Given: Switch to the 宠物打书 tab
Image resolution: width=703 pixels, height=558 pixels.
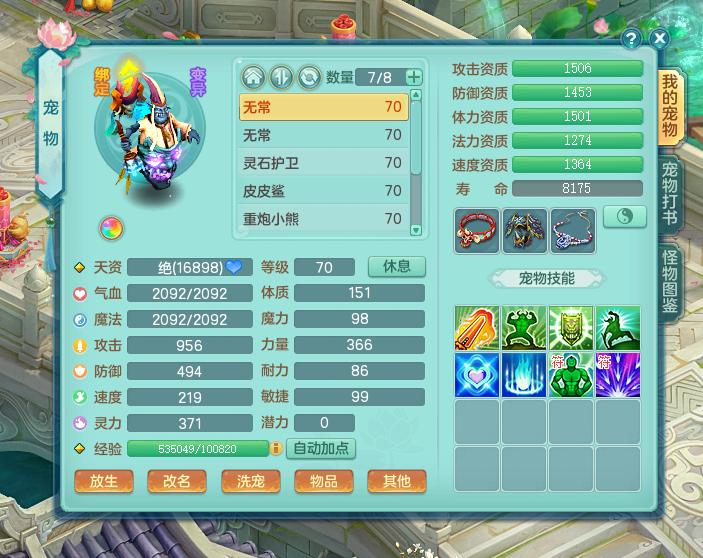Looking at the screenshot, I should [x=670, y=191].
